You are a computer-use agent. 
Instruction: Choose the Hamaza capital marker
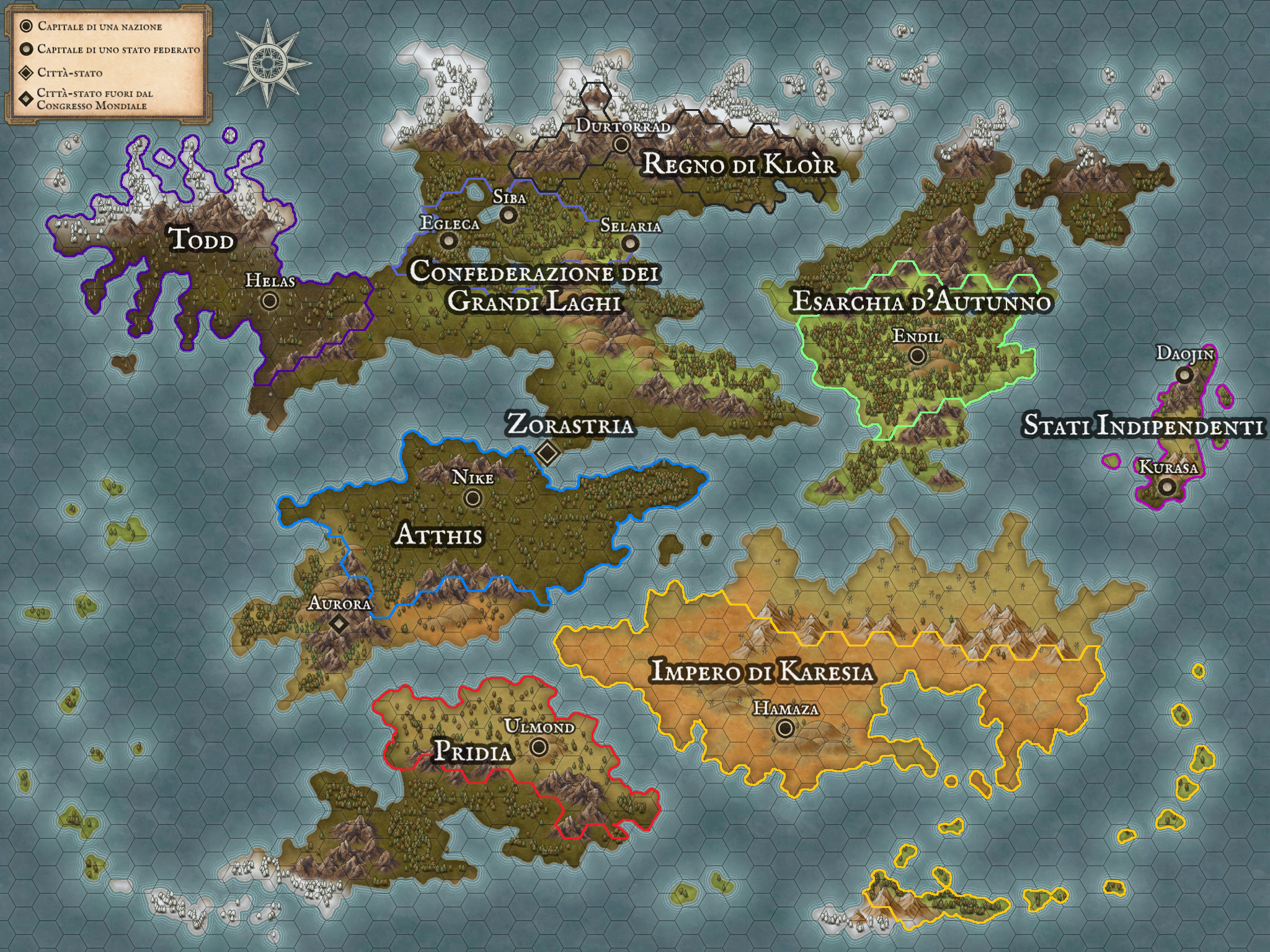[x=785, y=729]
